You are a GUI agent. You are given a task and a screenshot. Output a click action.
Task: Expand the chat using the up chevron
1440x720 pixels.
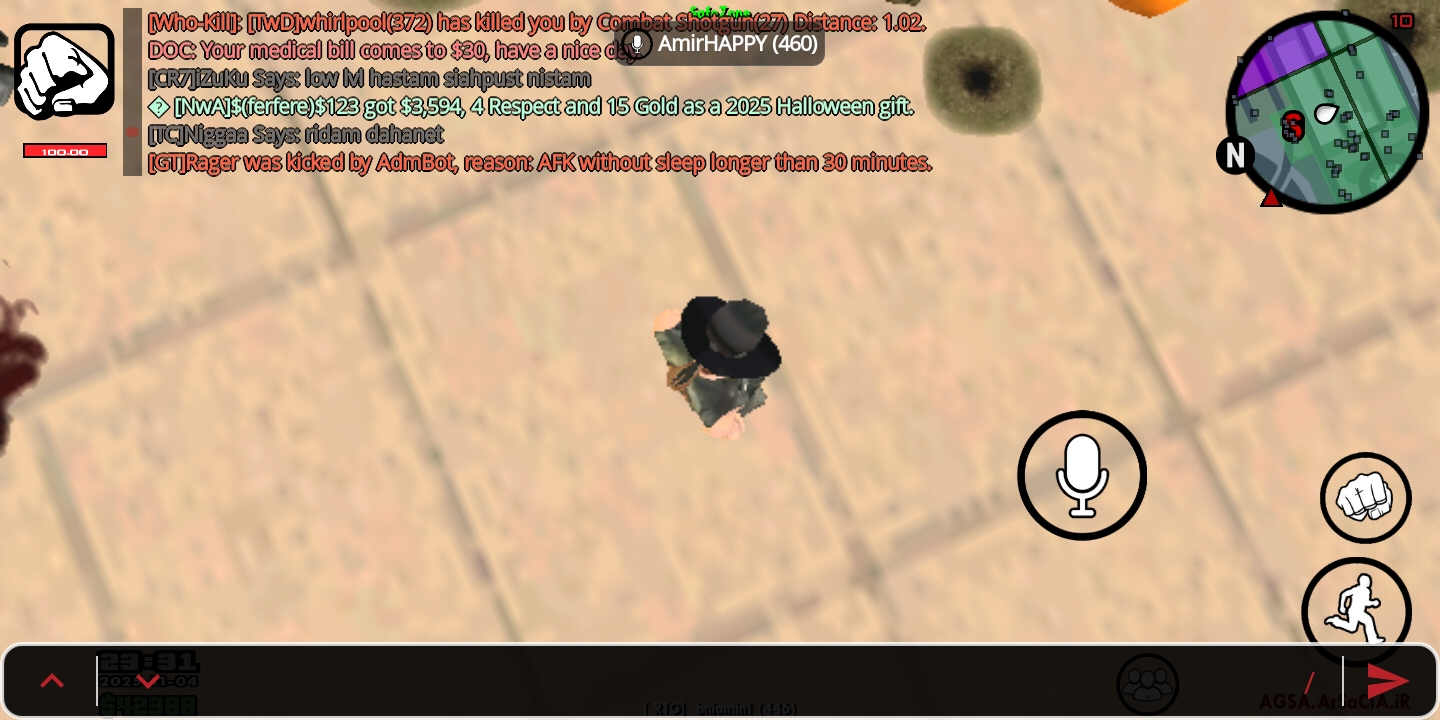[52, 681]
